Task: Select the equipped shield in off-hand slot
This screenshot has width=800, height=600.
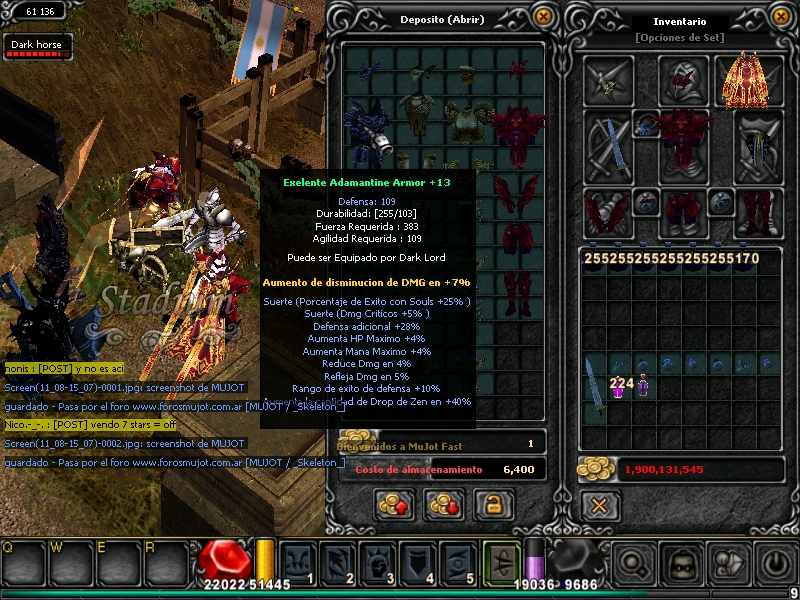Action: pos(758,145)
